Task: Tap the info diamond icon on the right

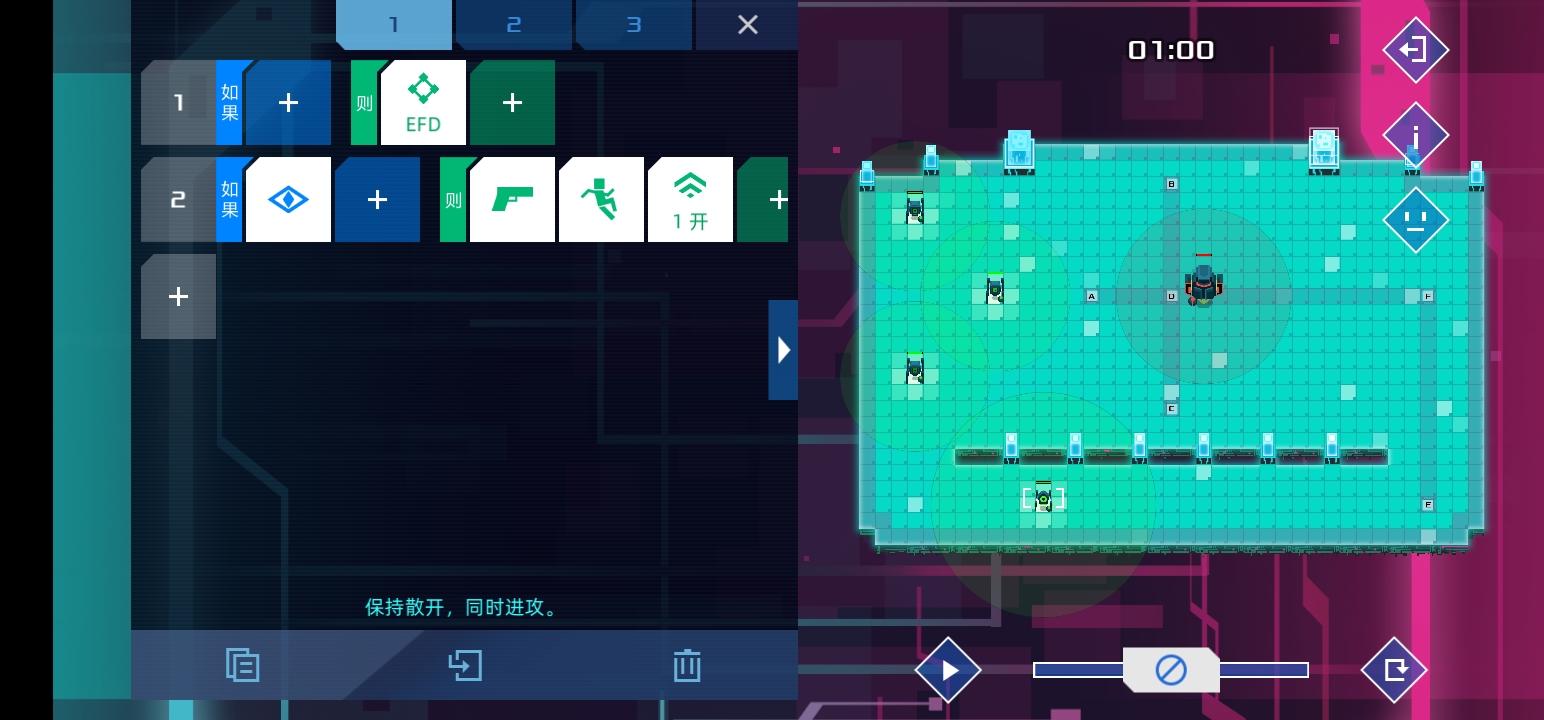Action: click(1415, 134)
